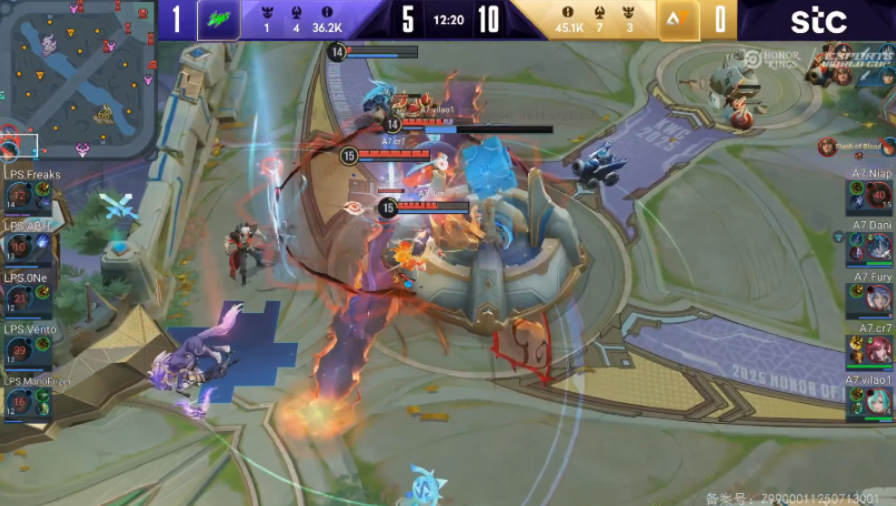Choose the A7.Dani player portrait
This screenshot has height=506, width=896.
[x=878, y=246]
